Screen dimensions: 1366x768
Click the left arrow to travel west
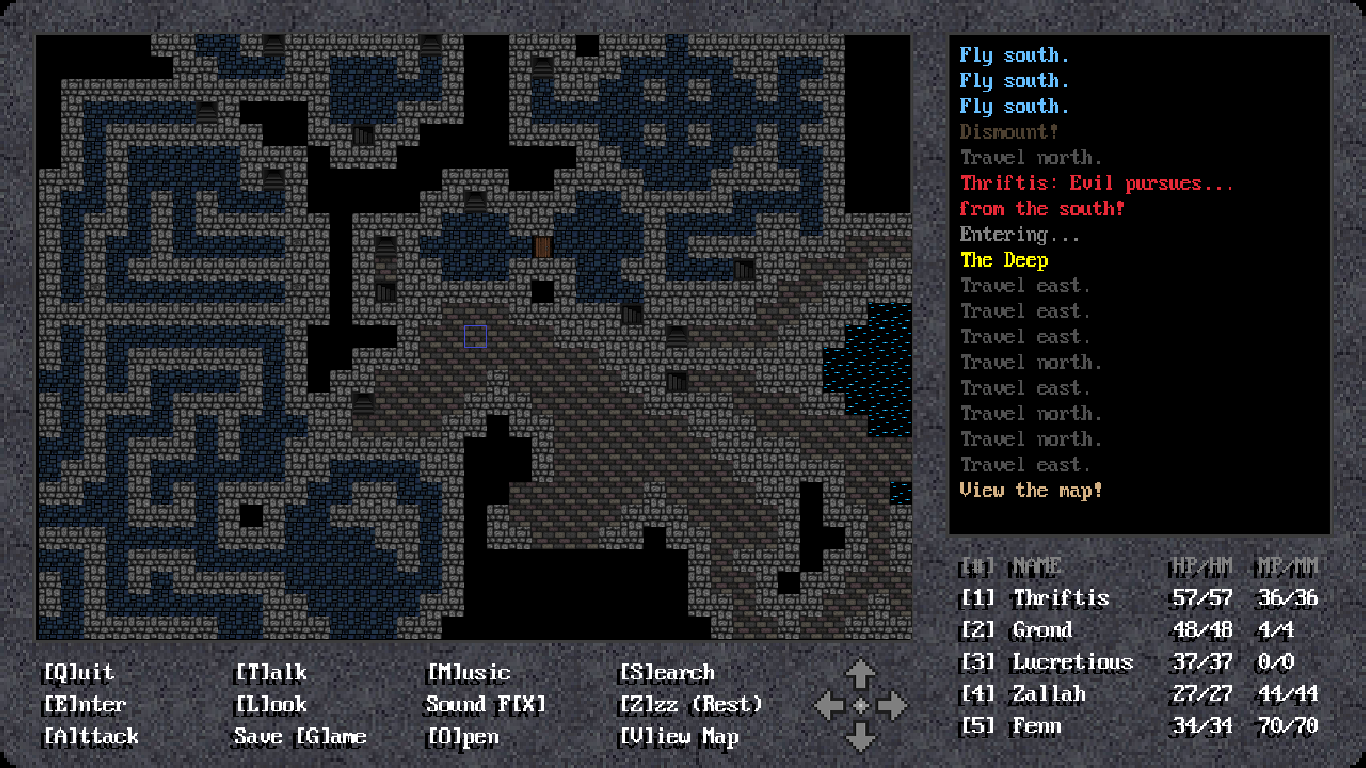(x=831, y=705)
